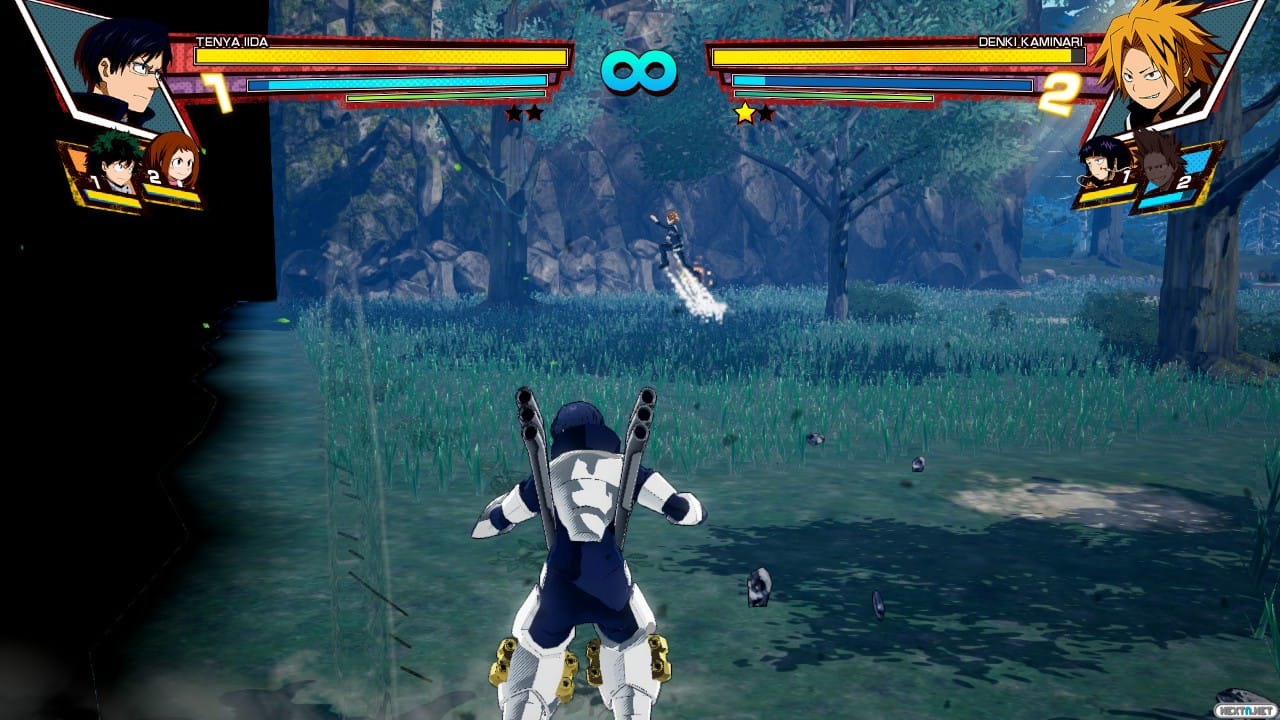This screenshot has height=720, width=1280.
Task: Select Kyoka Jiro's sidekick portrait
Action: 1098,163
